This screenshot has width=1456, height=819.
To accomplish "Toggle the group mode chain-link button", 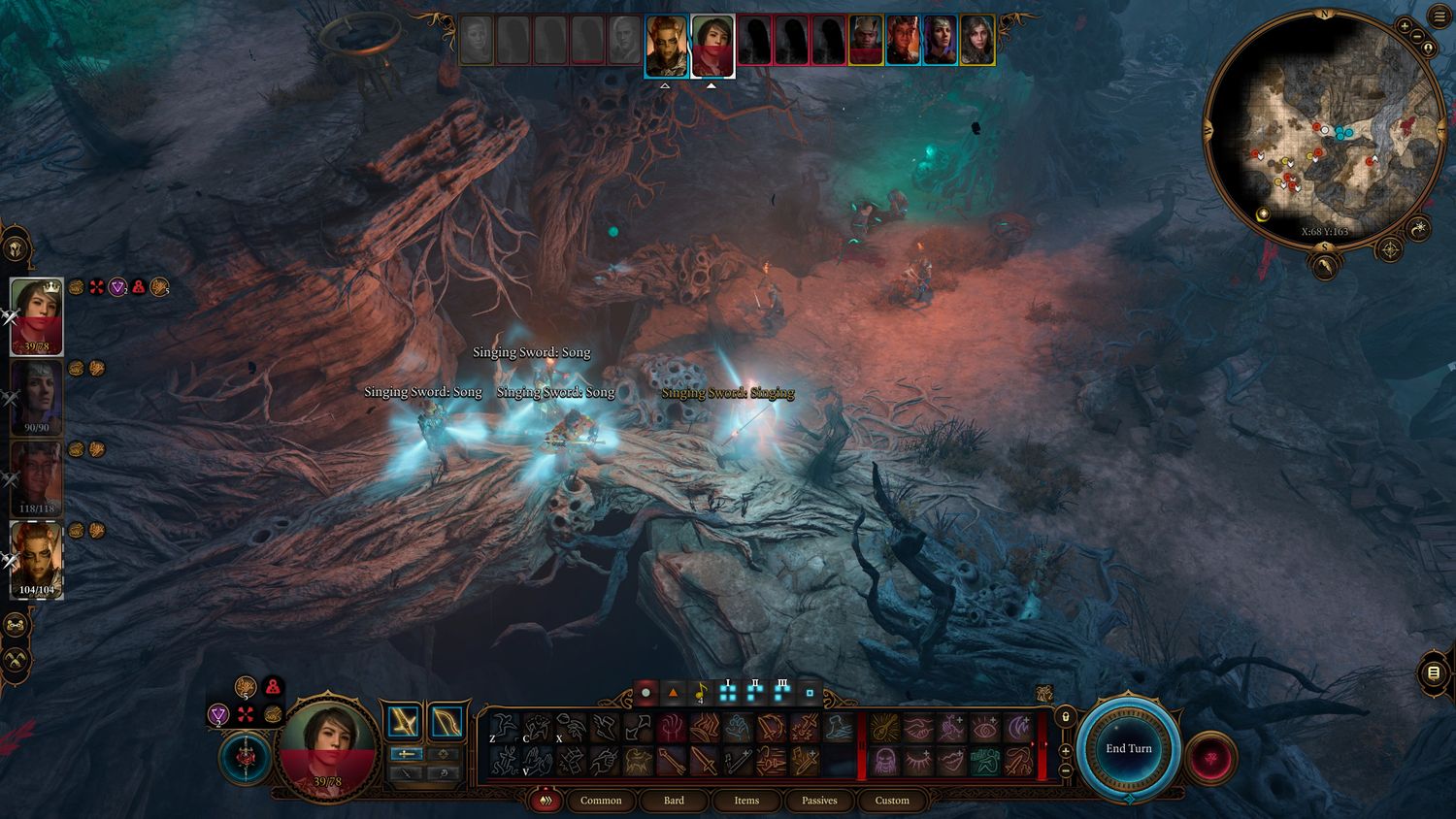I will (16, 625).
